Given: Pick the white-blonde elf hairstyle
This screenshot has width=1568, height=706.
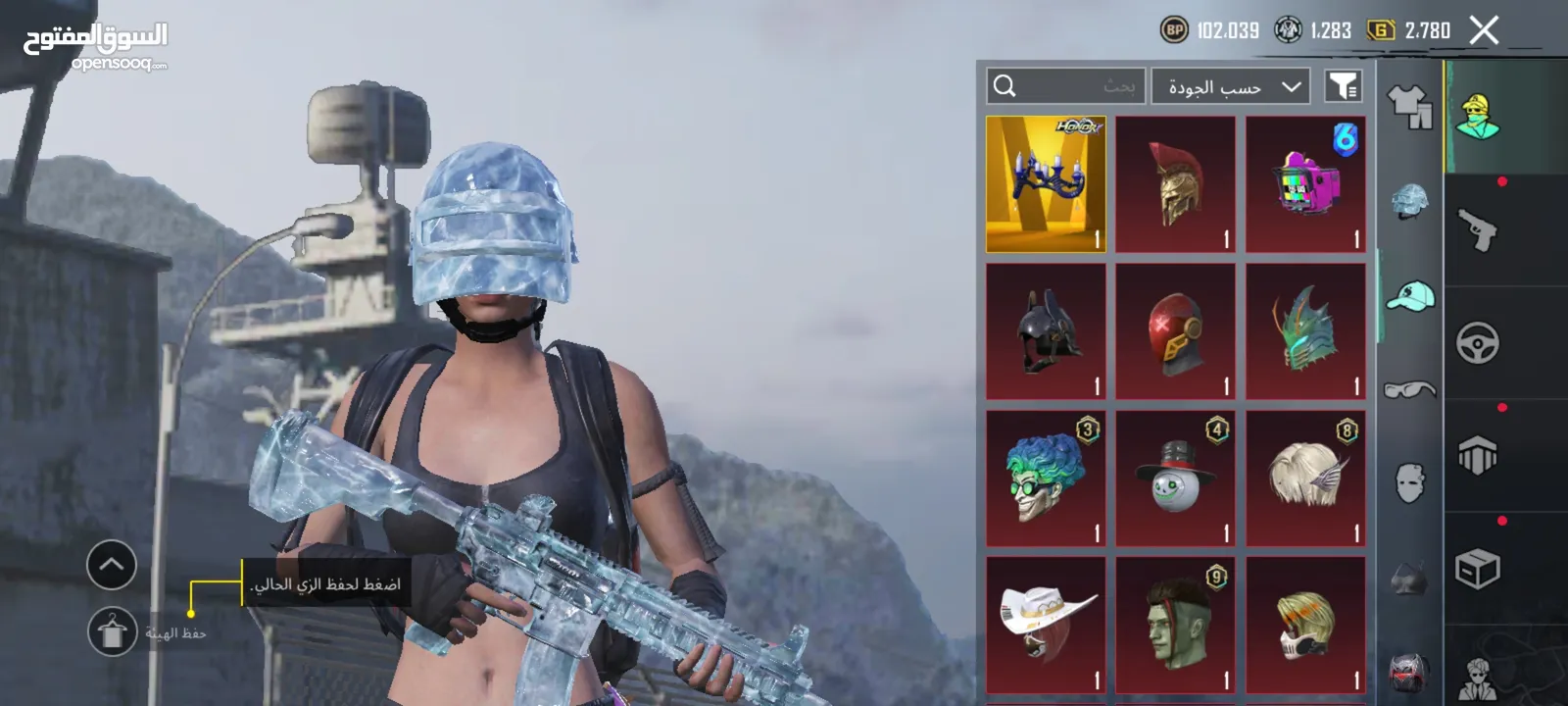Looking at the screenshot, I should point(1305,479).
